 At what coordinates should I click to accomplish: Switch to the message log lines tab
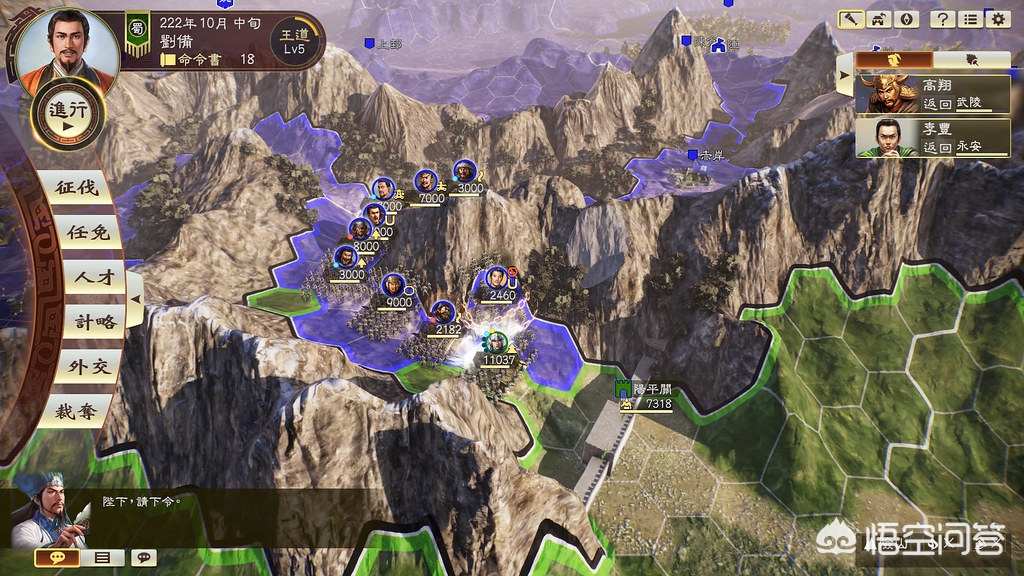pyautogui.click(x=102, y=558)
